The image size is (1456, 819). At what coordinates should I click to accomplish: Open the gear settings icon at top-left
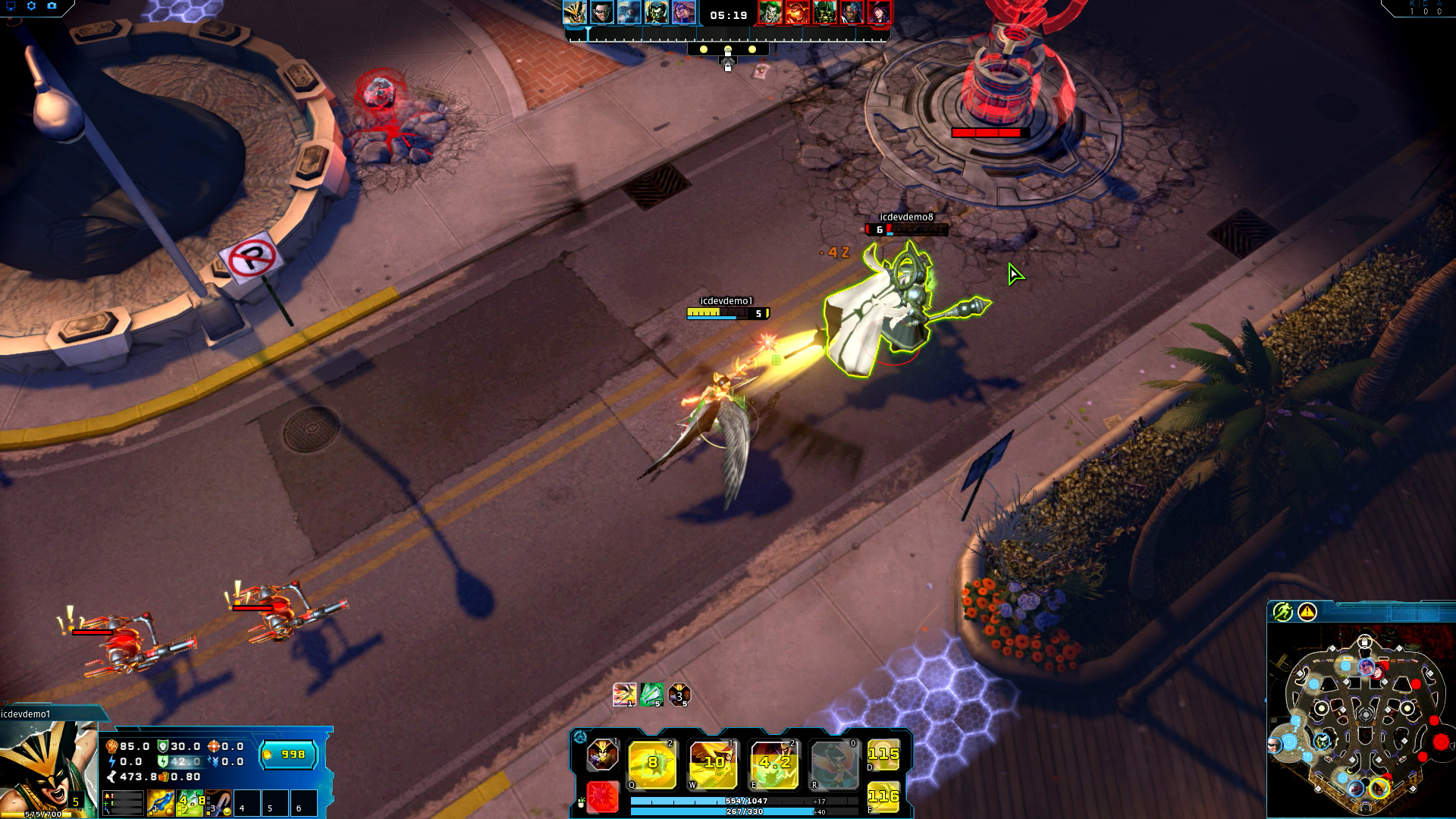click(31, 6)
